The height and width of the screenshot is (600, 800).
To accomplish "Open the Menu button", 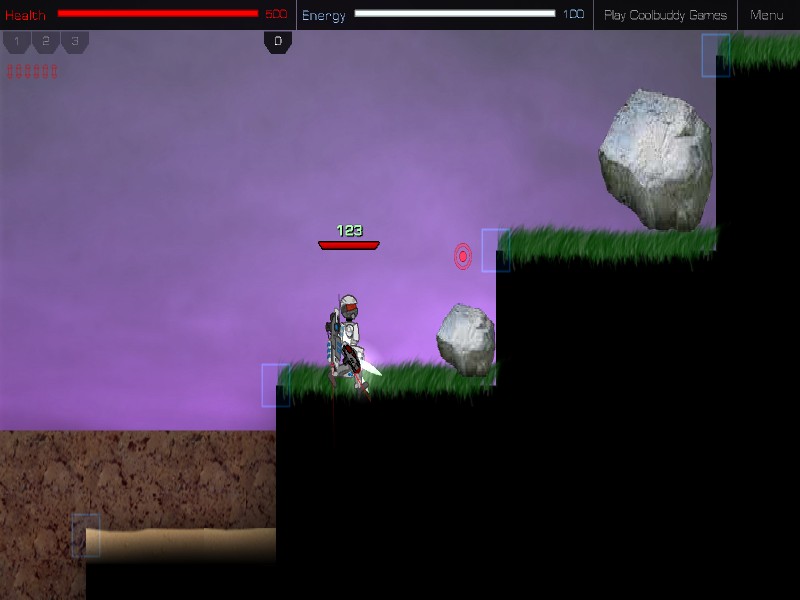I will (767, 15).
